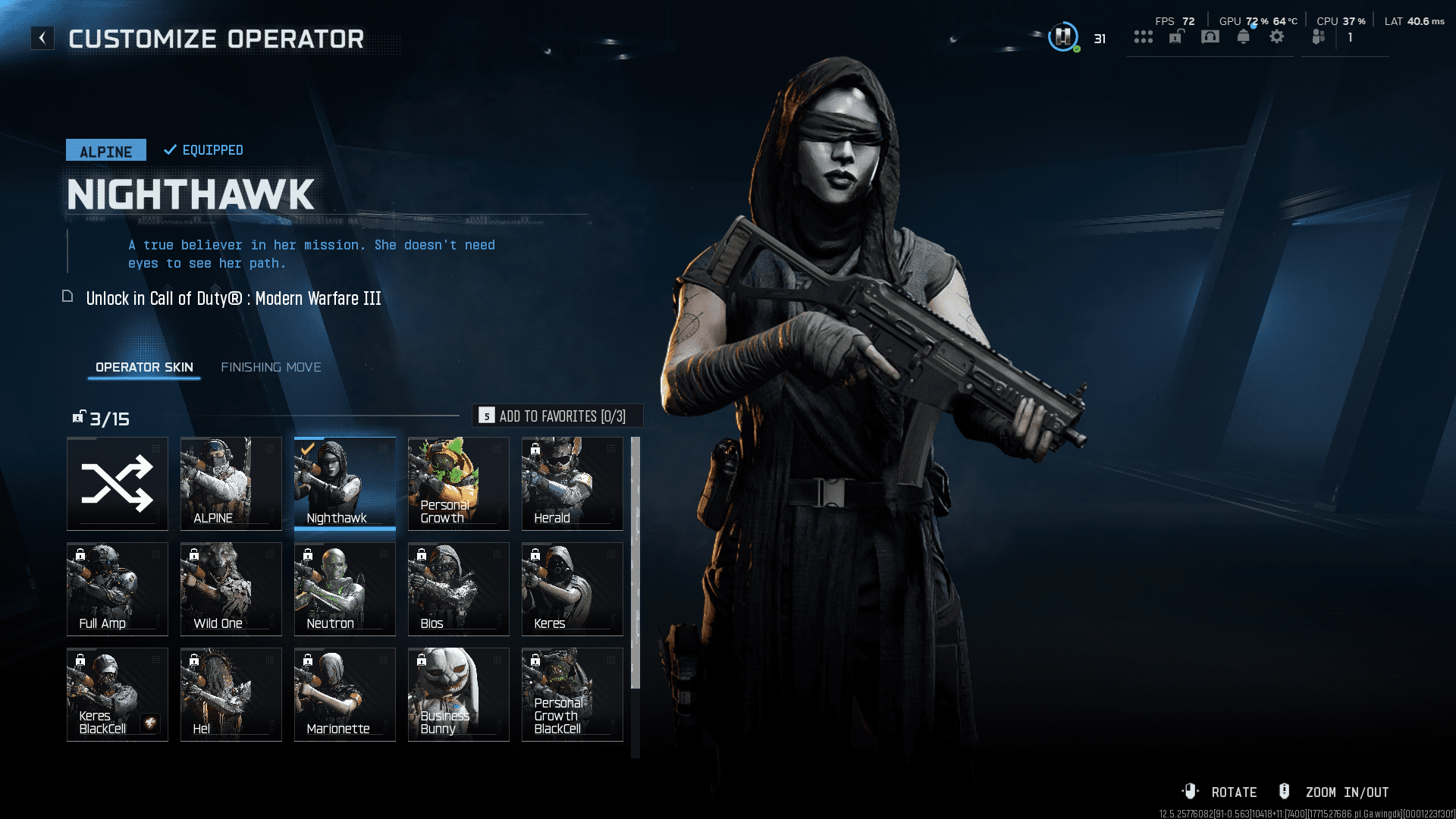The image size is (1456, 819).
Task: Select the Bios operator skin
Action: (x=459, y=589)
